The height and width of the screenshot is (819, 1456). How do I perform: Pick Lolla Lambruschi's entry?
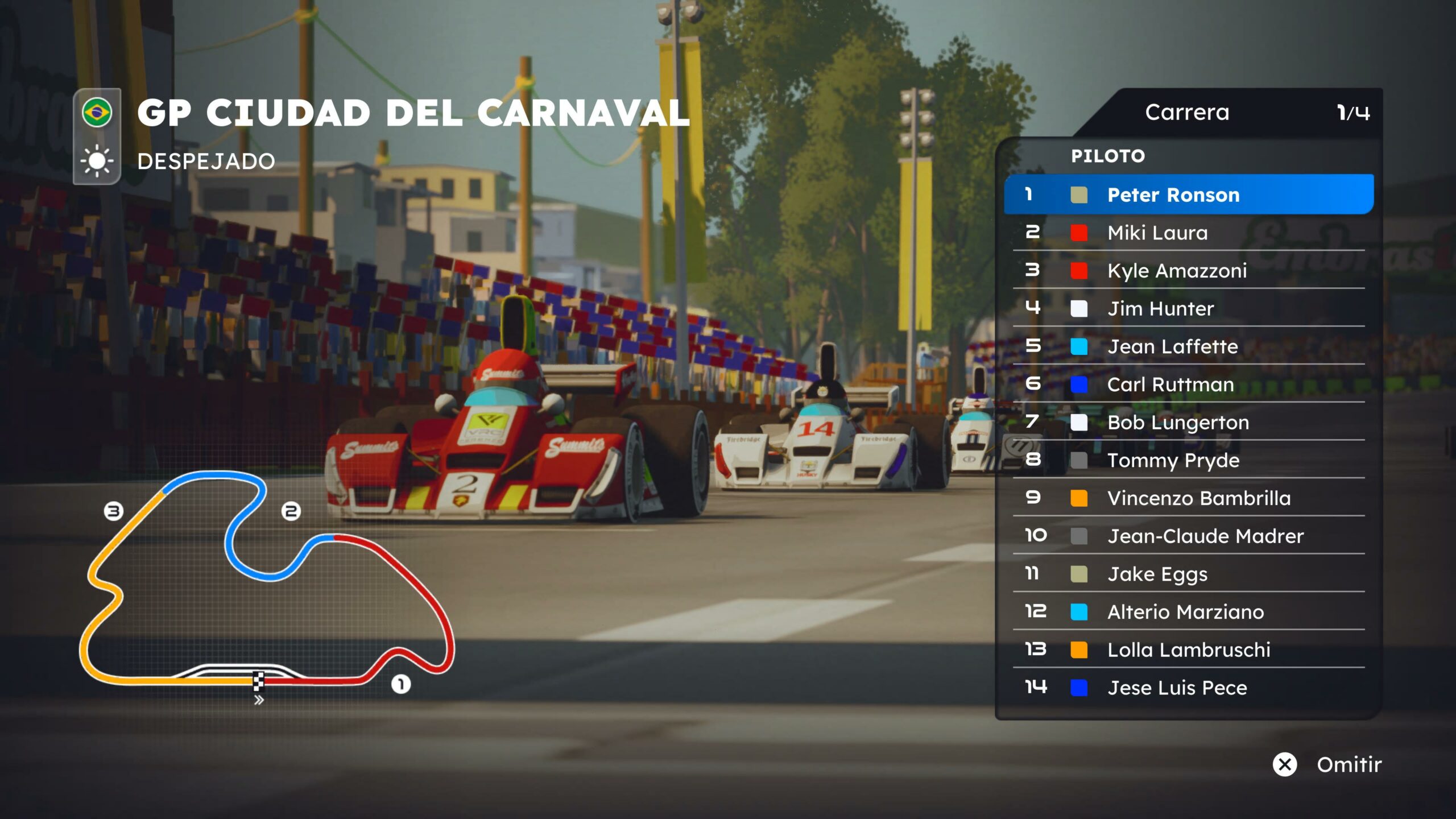(1189, 650)
